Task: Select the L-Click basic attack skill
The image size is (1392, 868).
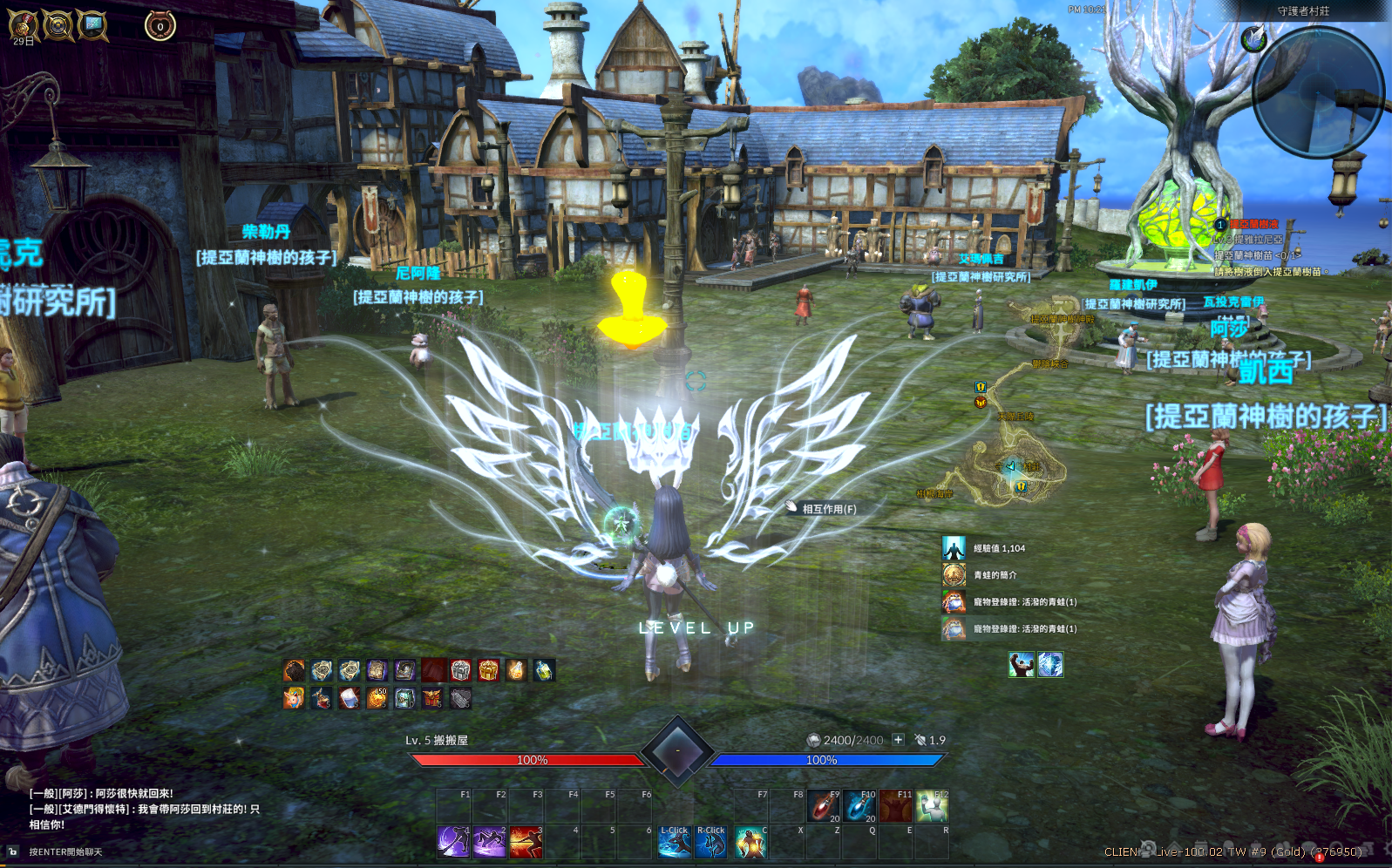Action: (675, 842)
